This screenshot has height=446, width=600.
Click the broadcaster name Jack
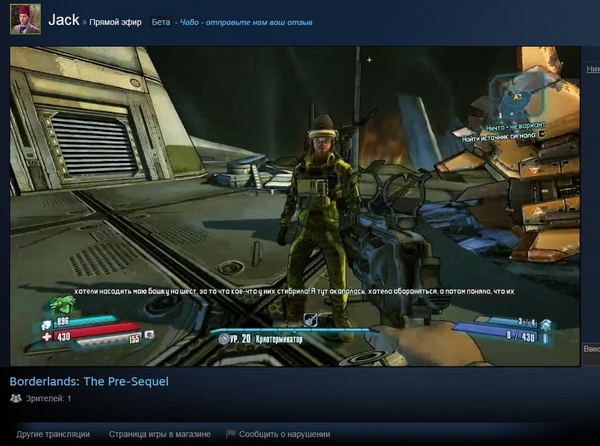[x=64, y=20]
